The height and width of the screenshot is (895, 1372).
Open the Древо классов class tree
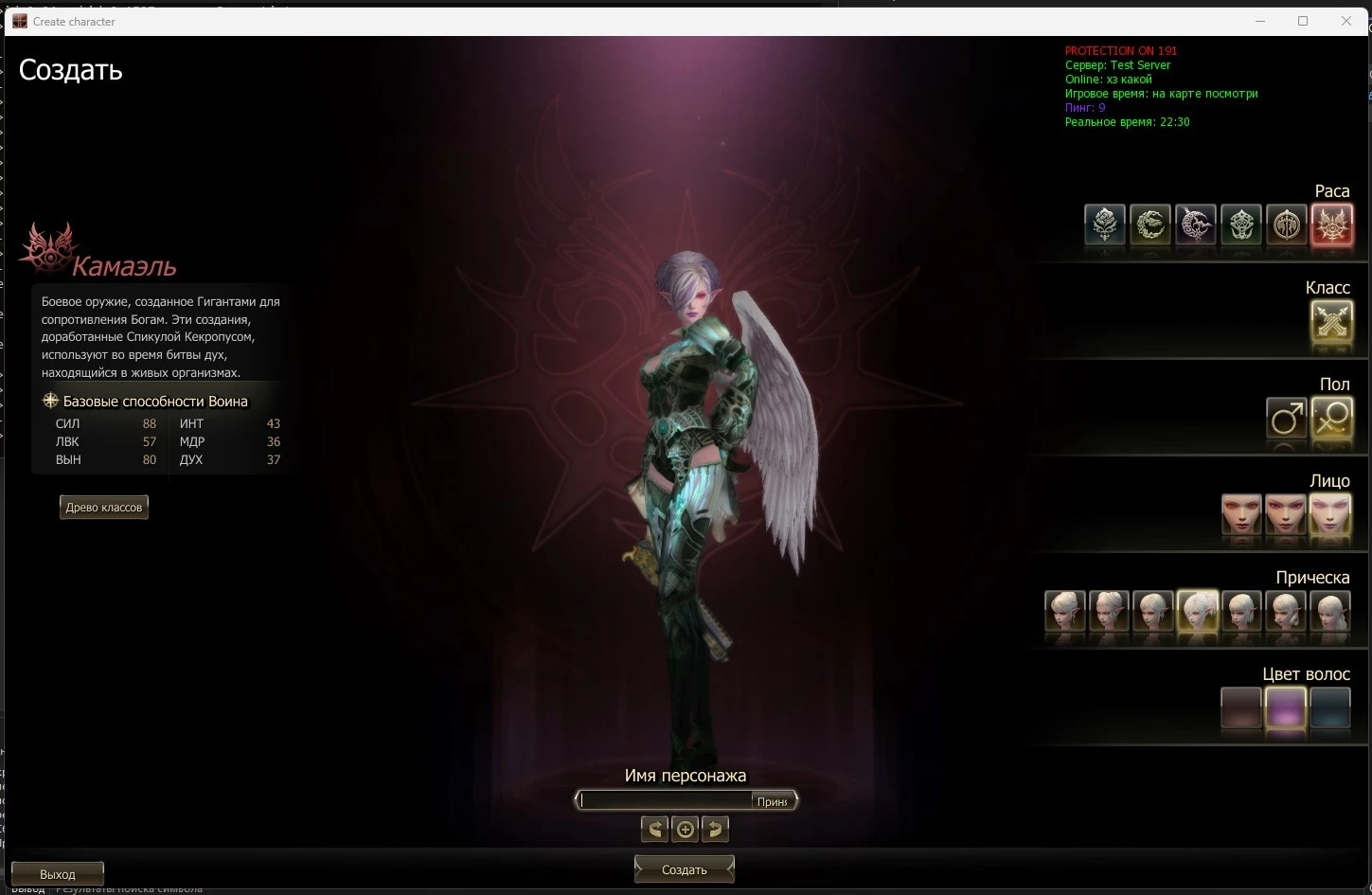pyautogui.click(x=104, y=508)
